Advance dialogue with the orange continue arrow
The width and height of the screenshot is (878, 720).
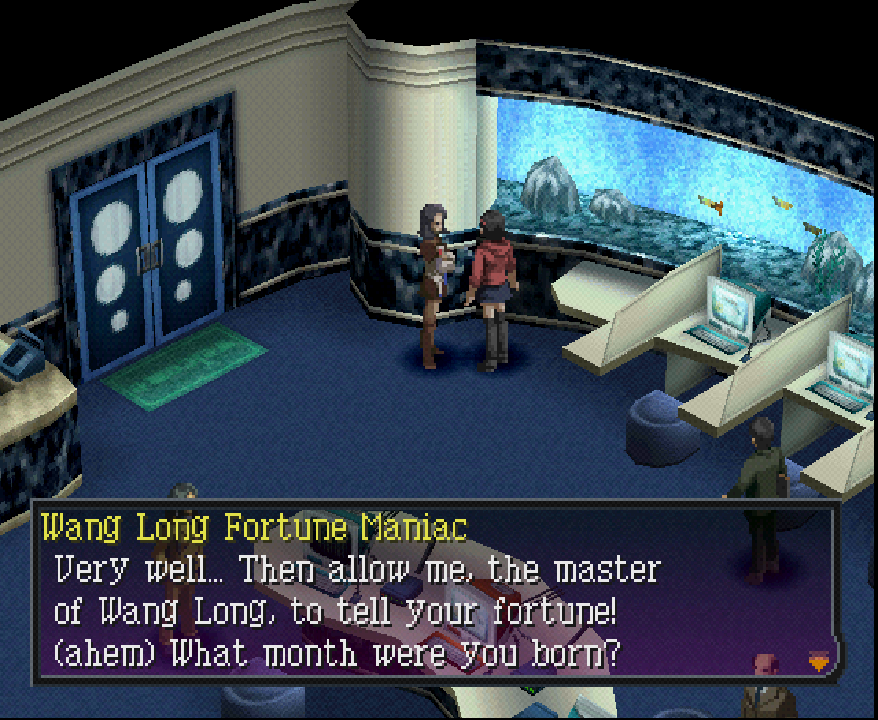[817, 659]
